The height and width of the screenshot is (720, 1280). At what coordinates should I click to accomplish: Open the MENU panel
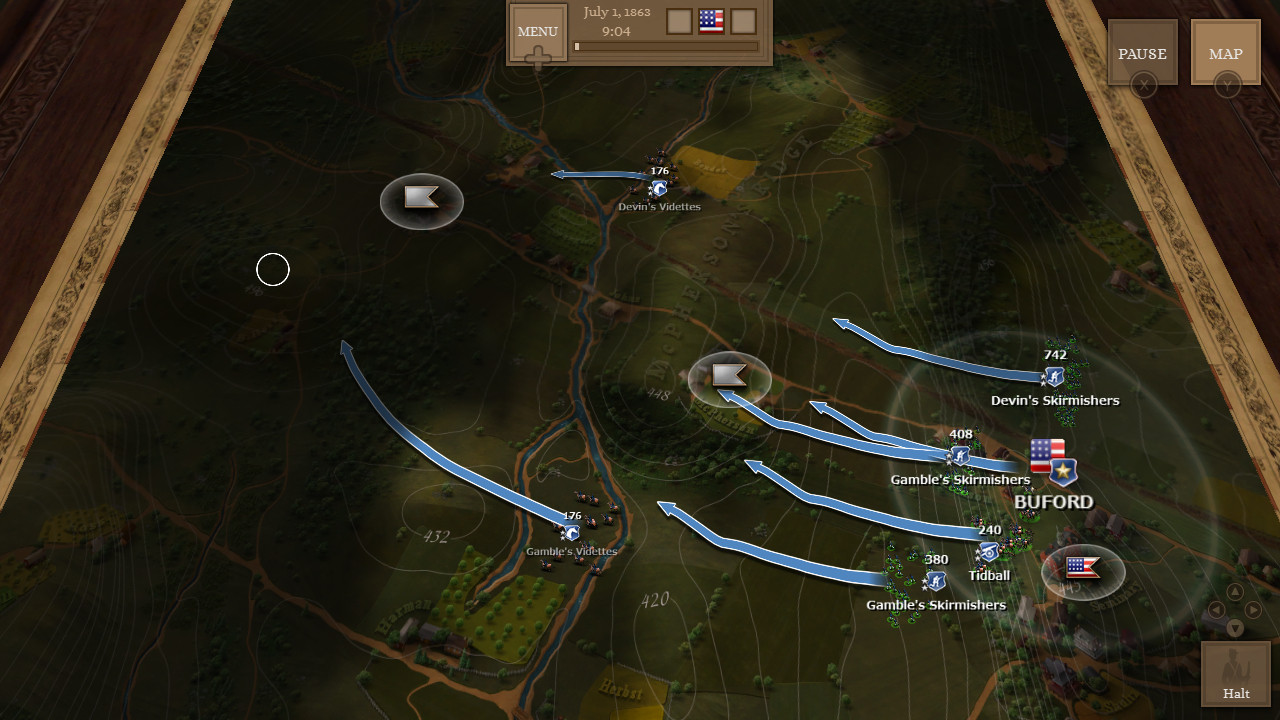pyautogui.click(x=537, y=32)
